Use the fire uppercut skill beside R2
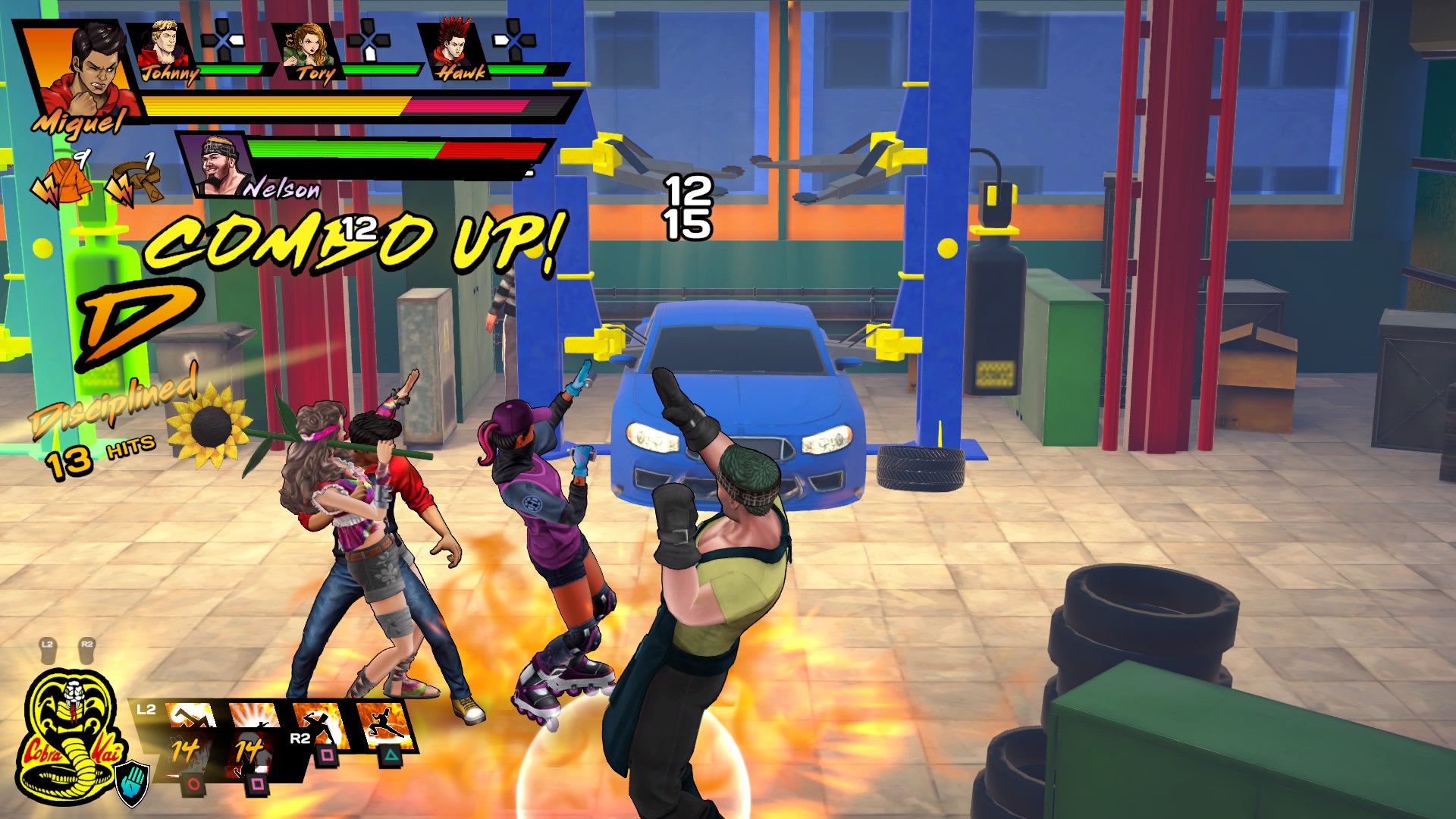Screen dimensions: 1456x819 [322, 726]
